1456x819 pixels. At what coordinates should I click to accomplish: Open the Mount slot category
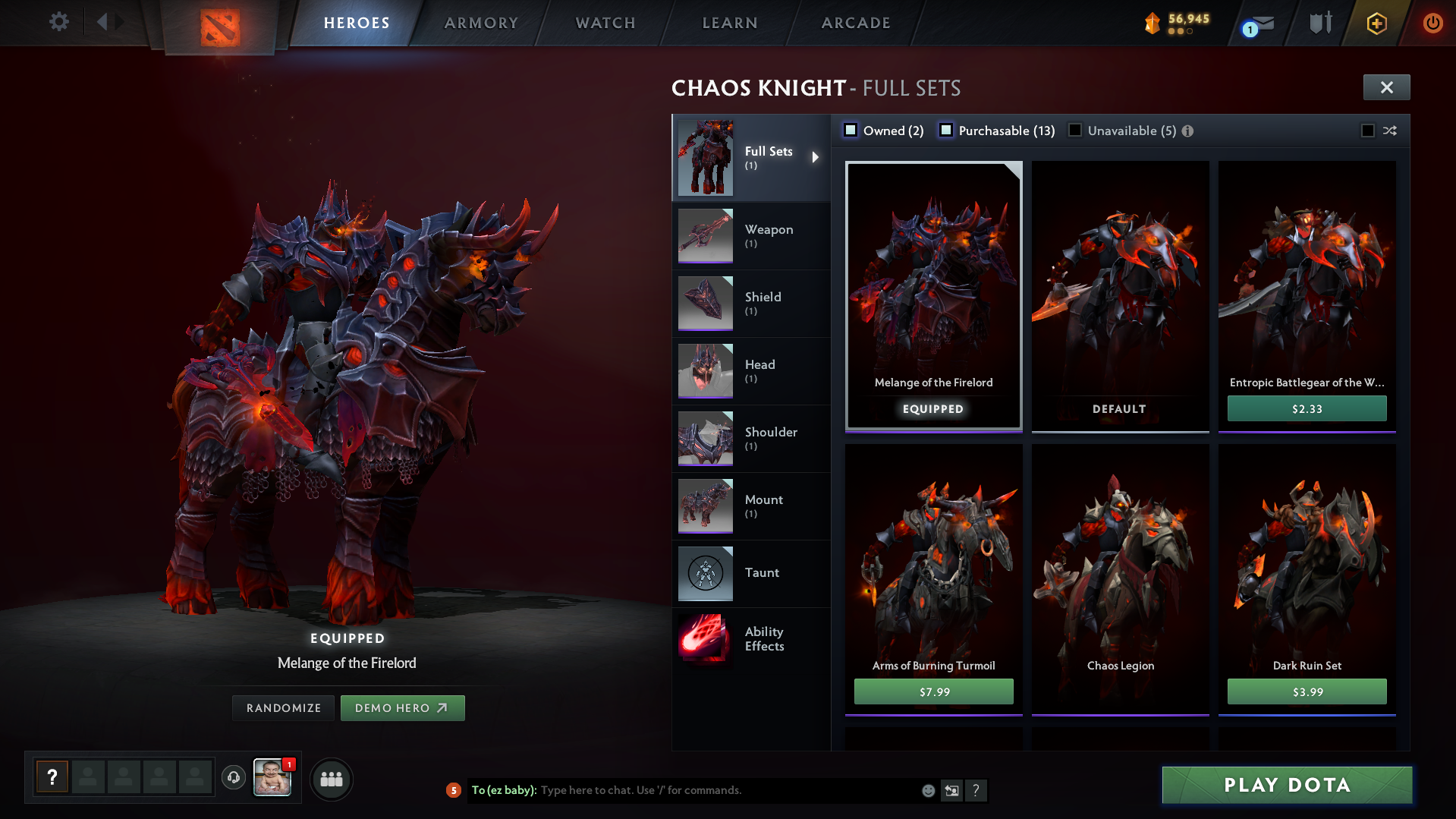tap(751, 506)
